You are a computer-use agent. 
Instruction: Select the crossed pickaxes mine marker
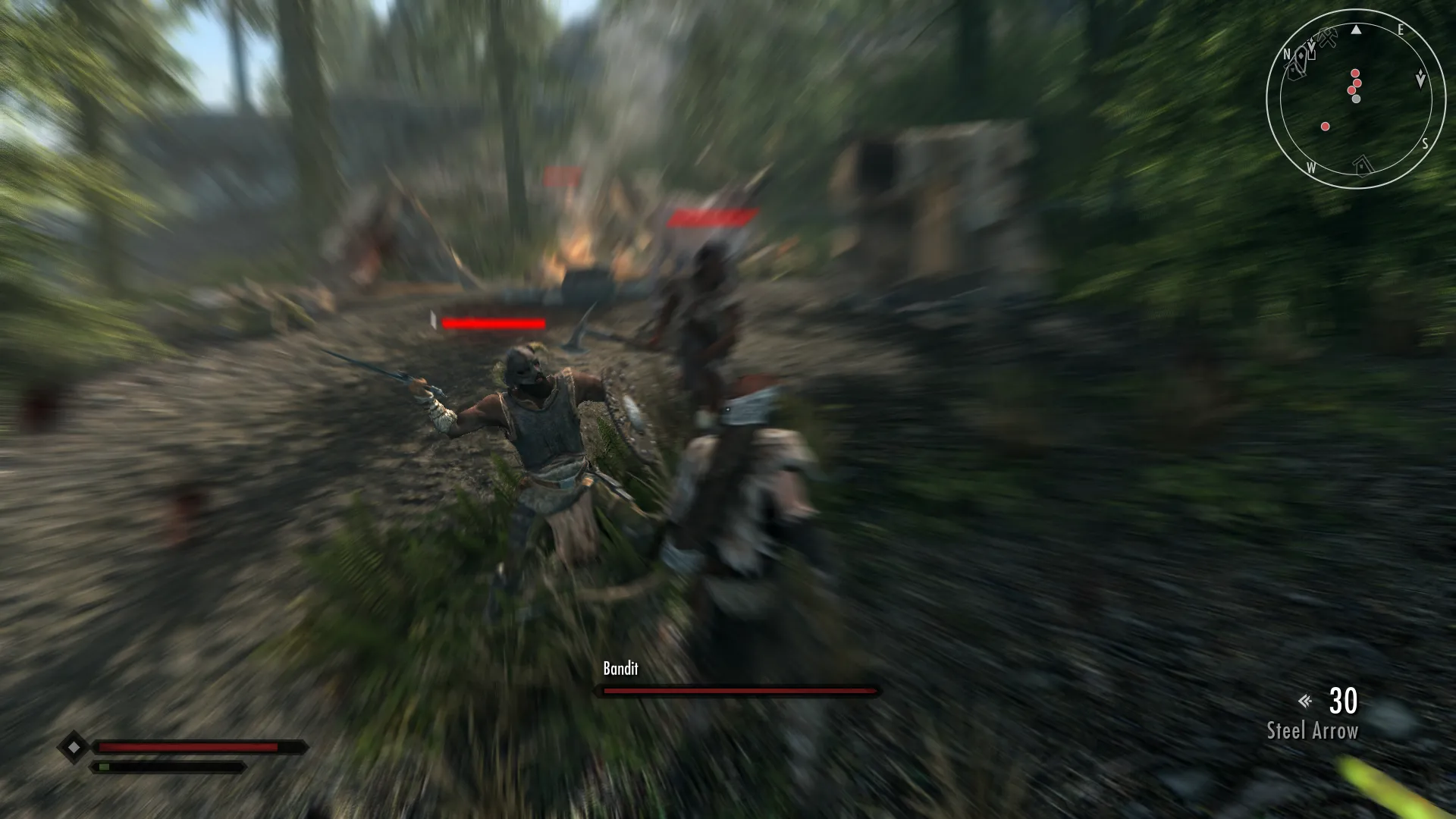tap(1327, 38)
